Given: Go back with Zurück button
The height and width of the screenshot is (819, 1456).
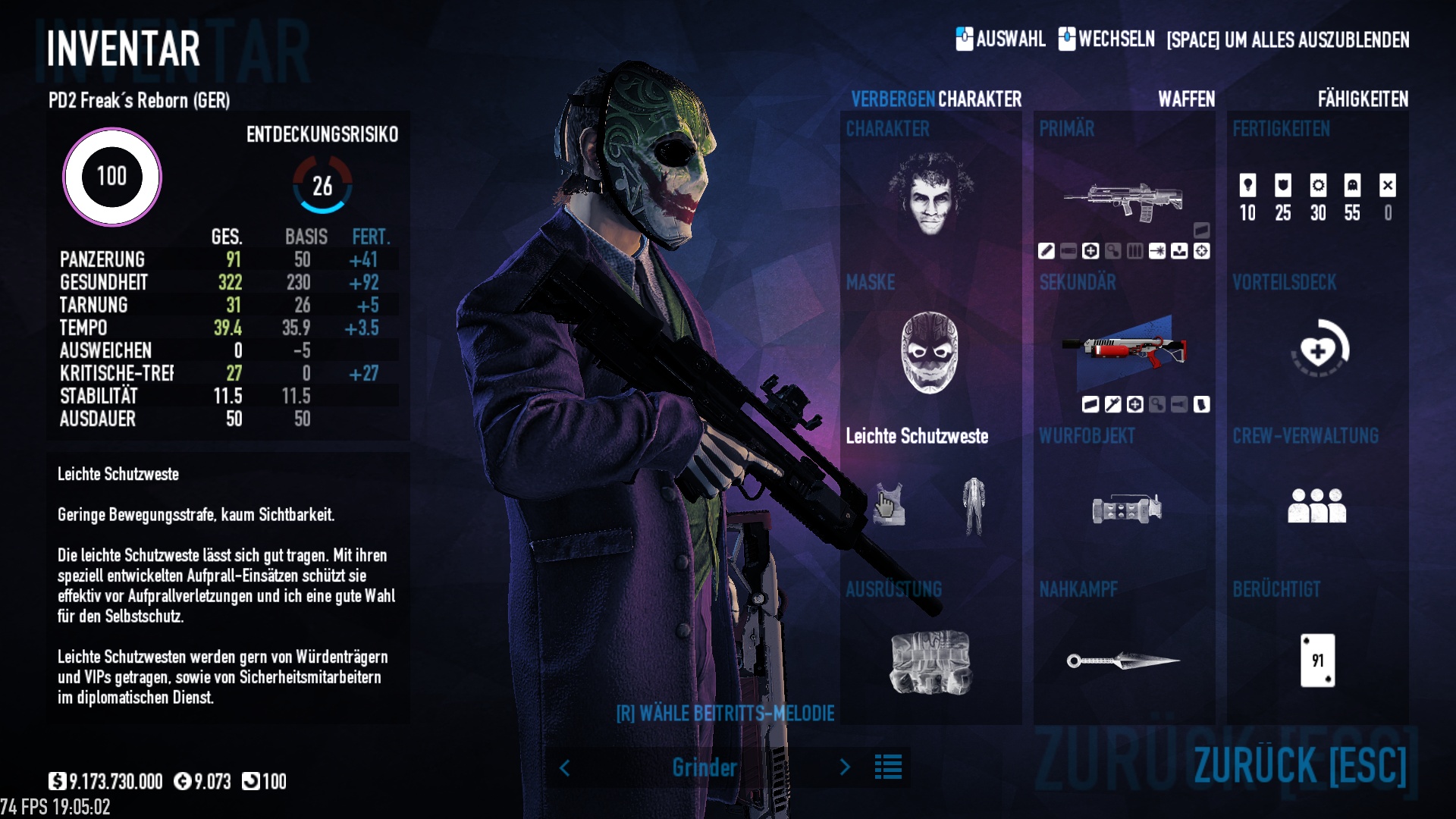Looking at the screenshot, I should [x=1300, y=764].
